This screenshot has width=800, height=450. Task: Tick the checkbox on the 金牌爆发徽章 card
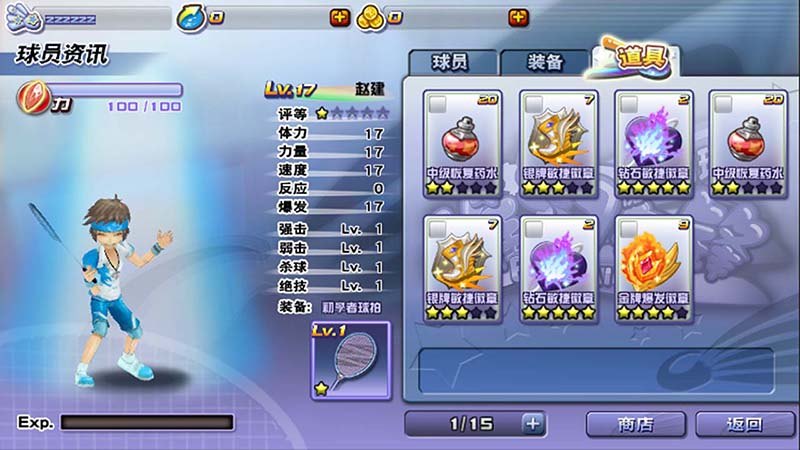(x=629, y=229)
